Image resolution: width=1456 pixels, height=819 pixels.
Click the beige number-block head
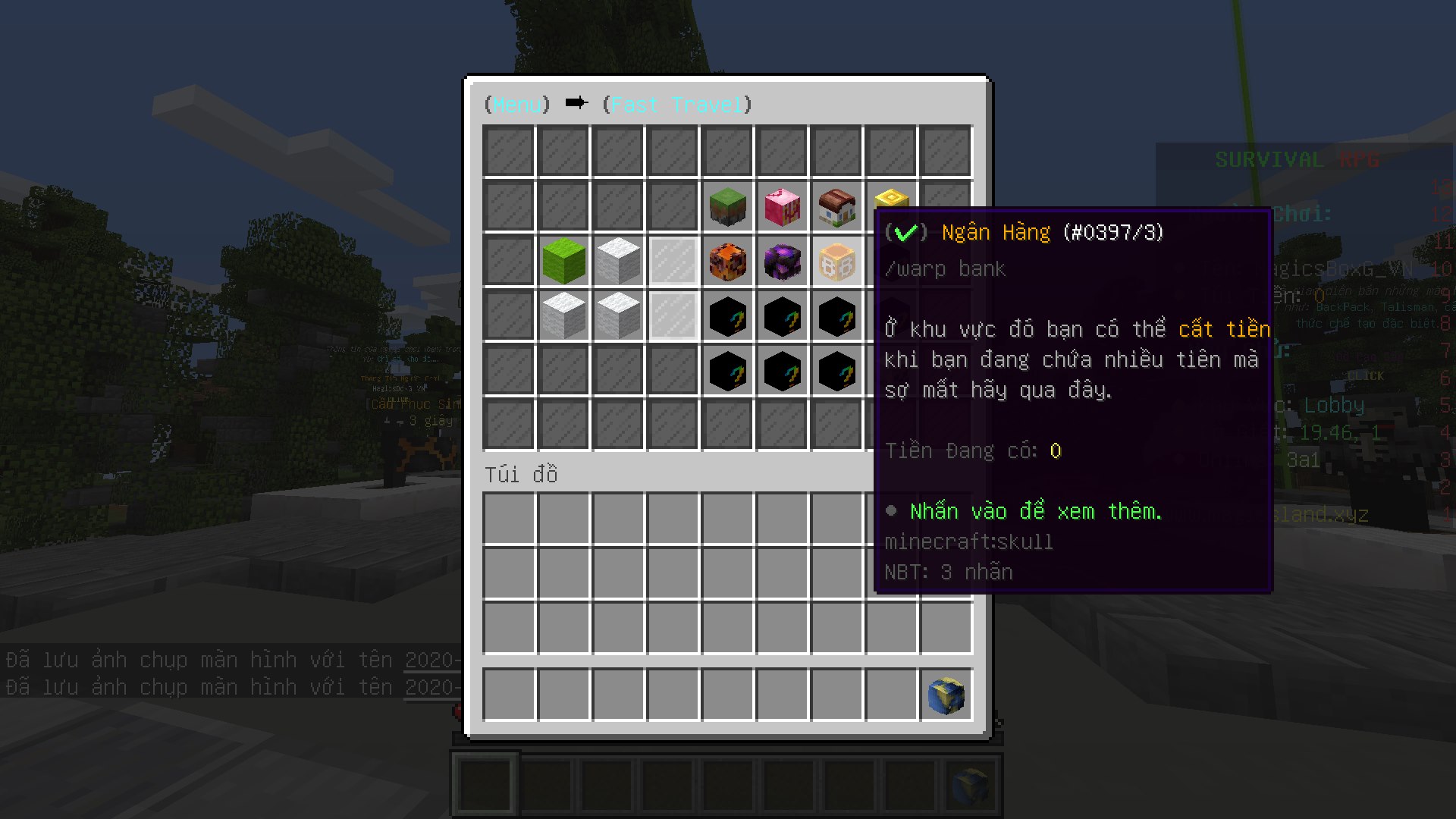[836, 262]
